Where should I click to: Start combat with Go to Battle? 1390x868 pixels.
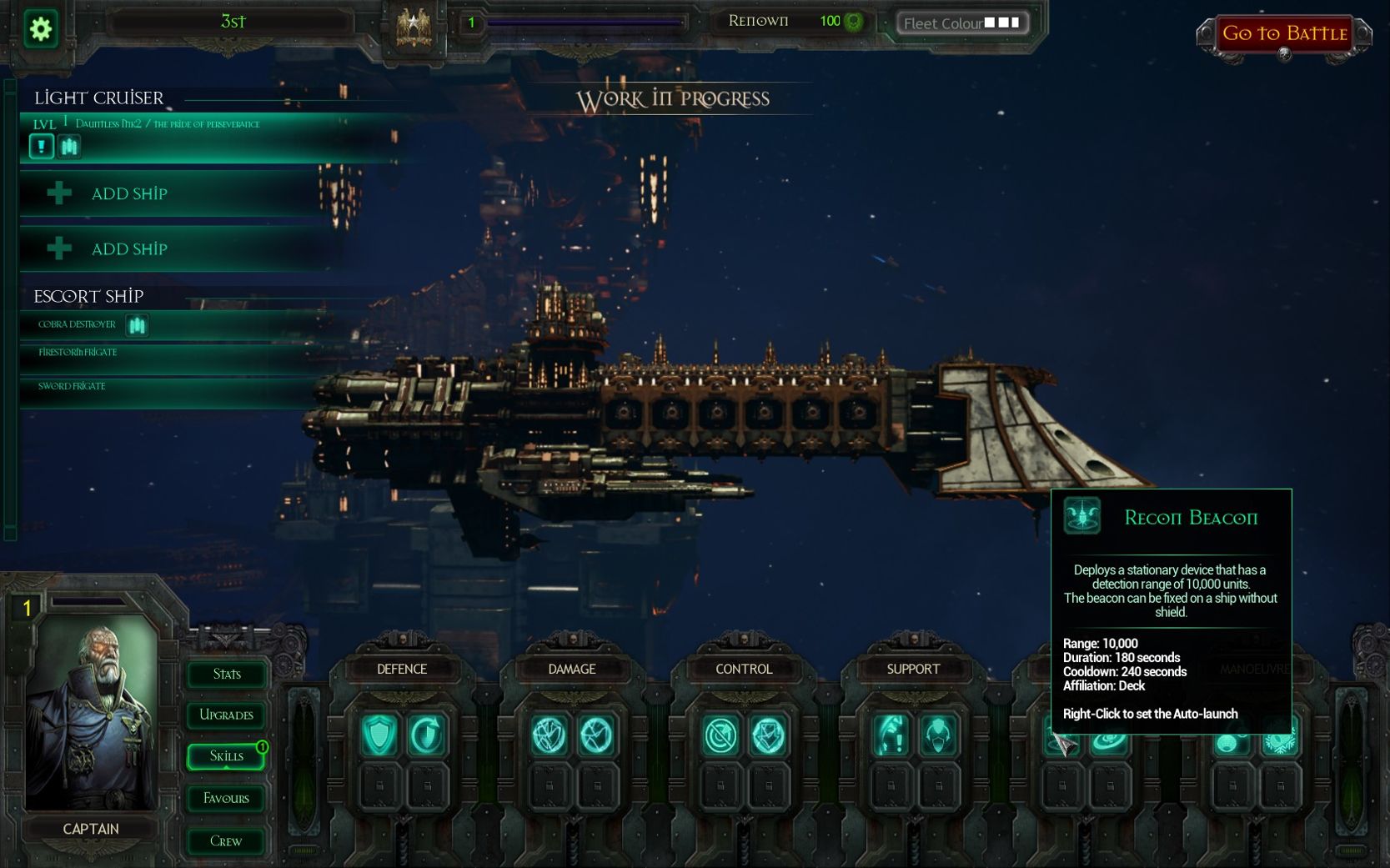[1284, 34]
